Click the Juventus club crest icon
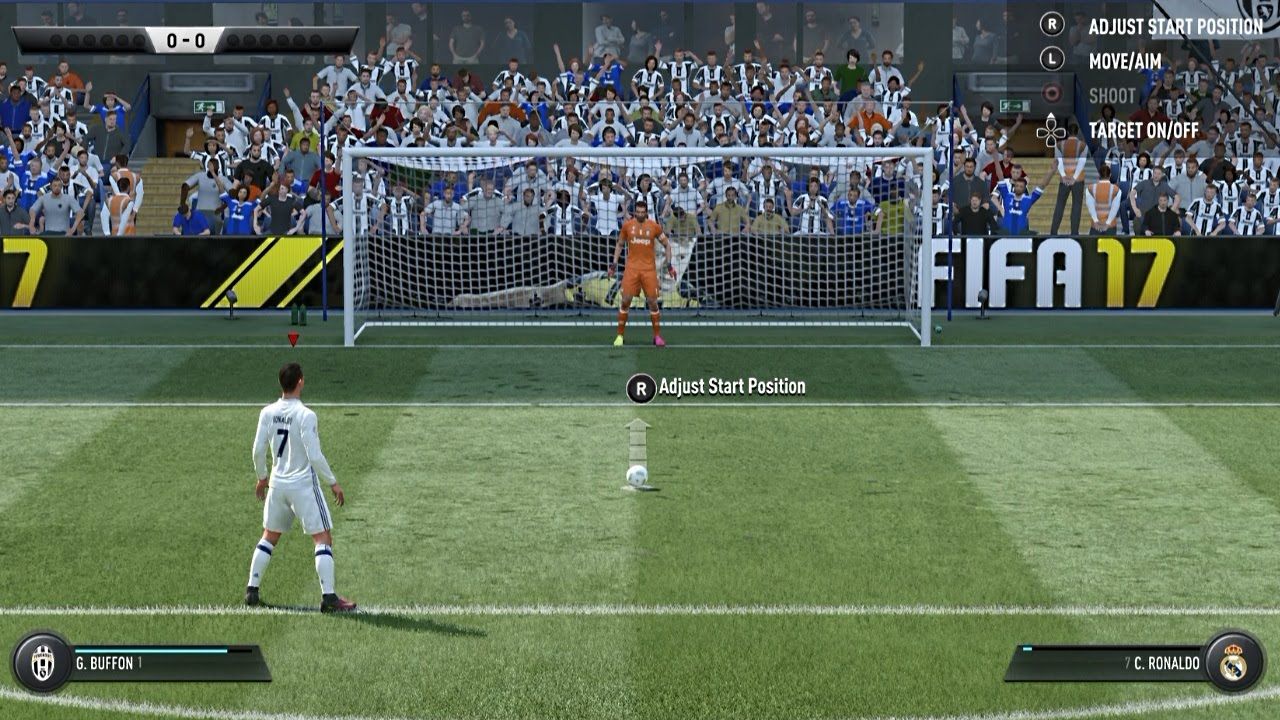 click(42, 662)
